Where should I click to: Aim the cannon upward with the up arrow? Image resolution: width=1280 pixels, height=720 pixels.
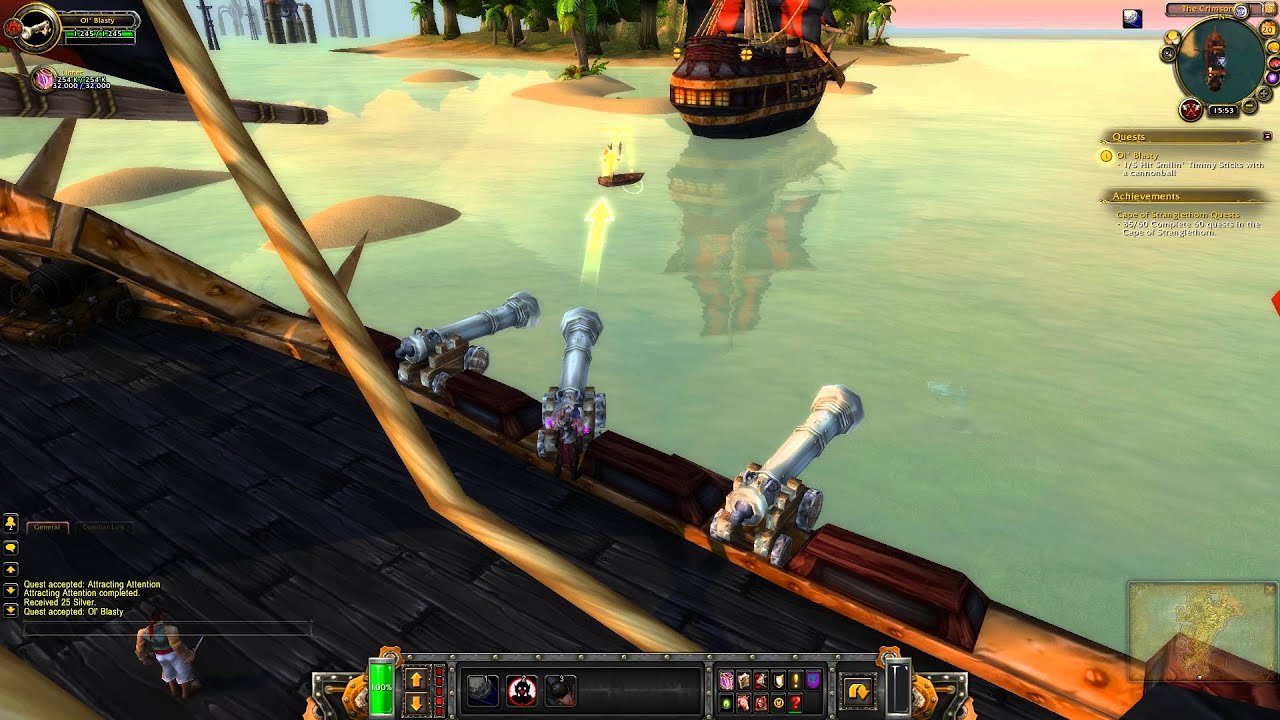pyautogui.click(x=416, y=680)
